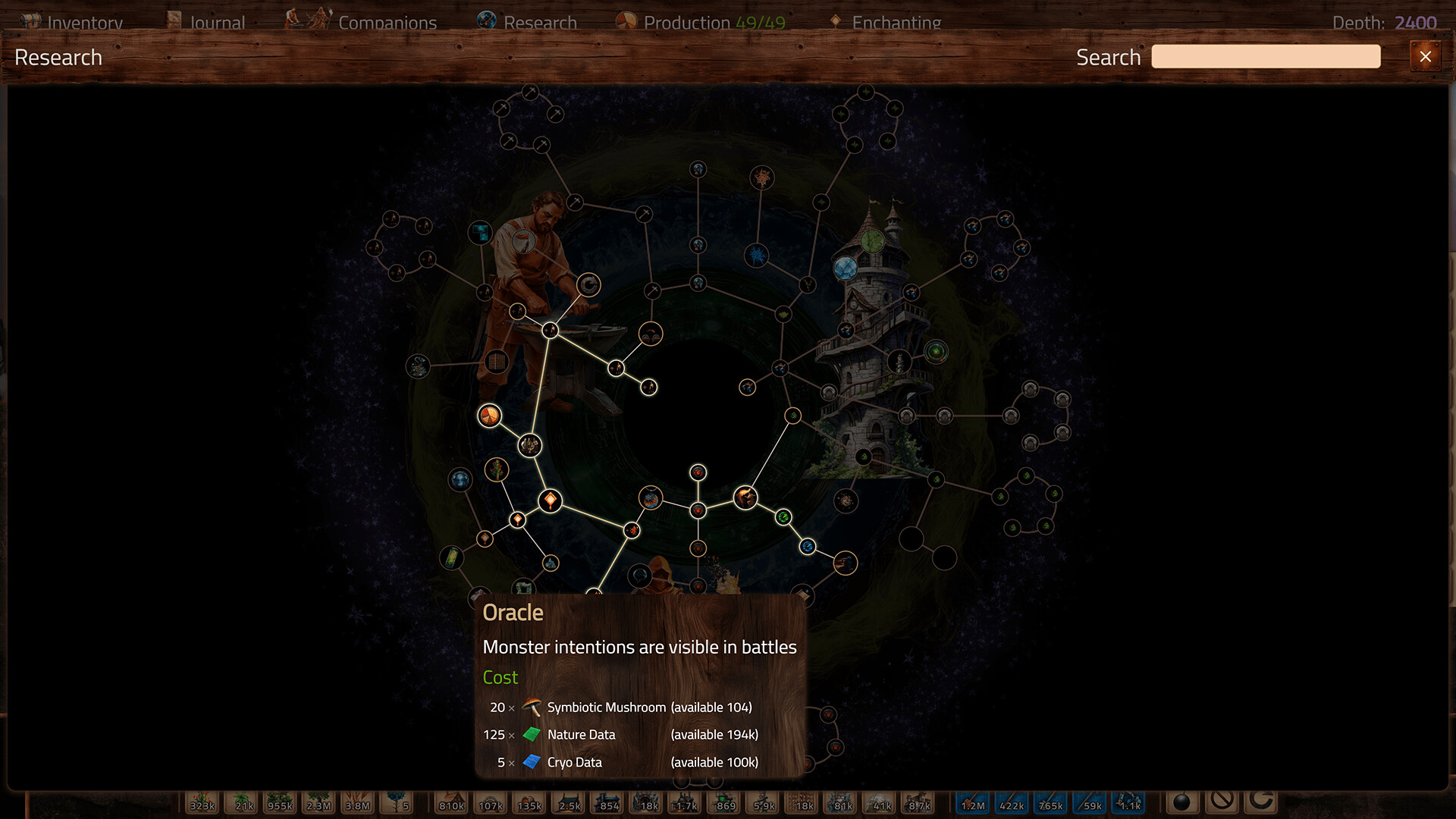Close the Research window
The width and height of the screenshot is (1456, 819).
pyautogui.click(x=1425, y=57)
